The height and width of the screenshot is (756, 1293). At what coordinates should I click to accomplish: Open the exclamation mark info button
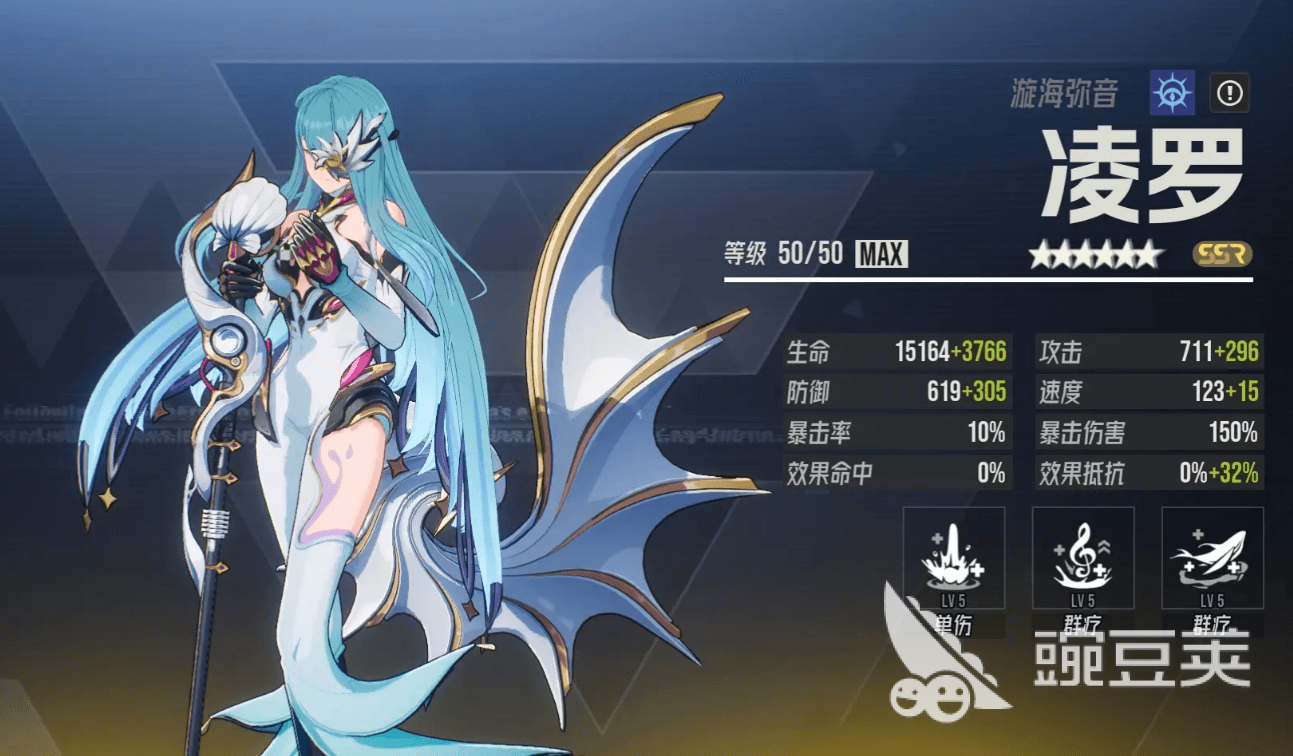[x=1230, y=93]
